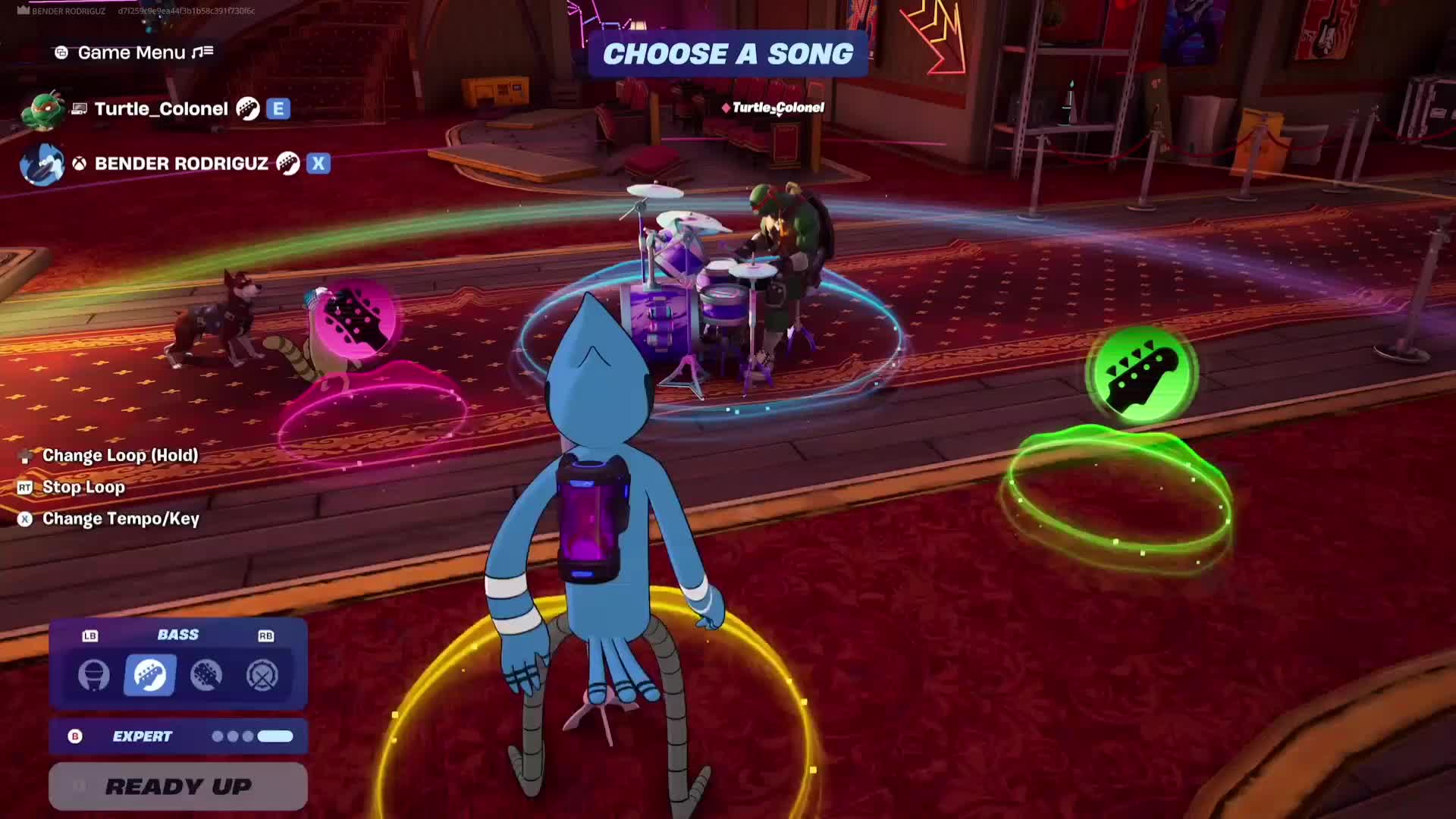The width and height of the screenshot is (1456, 819).
Task: Select BENDER RODRIGUZ in the player list
Action: (x=180, y=164)
